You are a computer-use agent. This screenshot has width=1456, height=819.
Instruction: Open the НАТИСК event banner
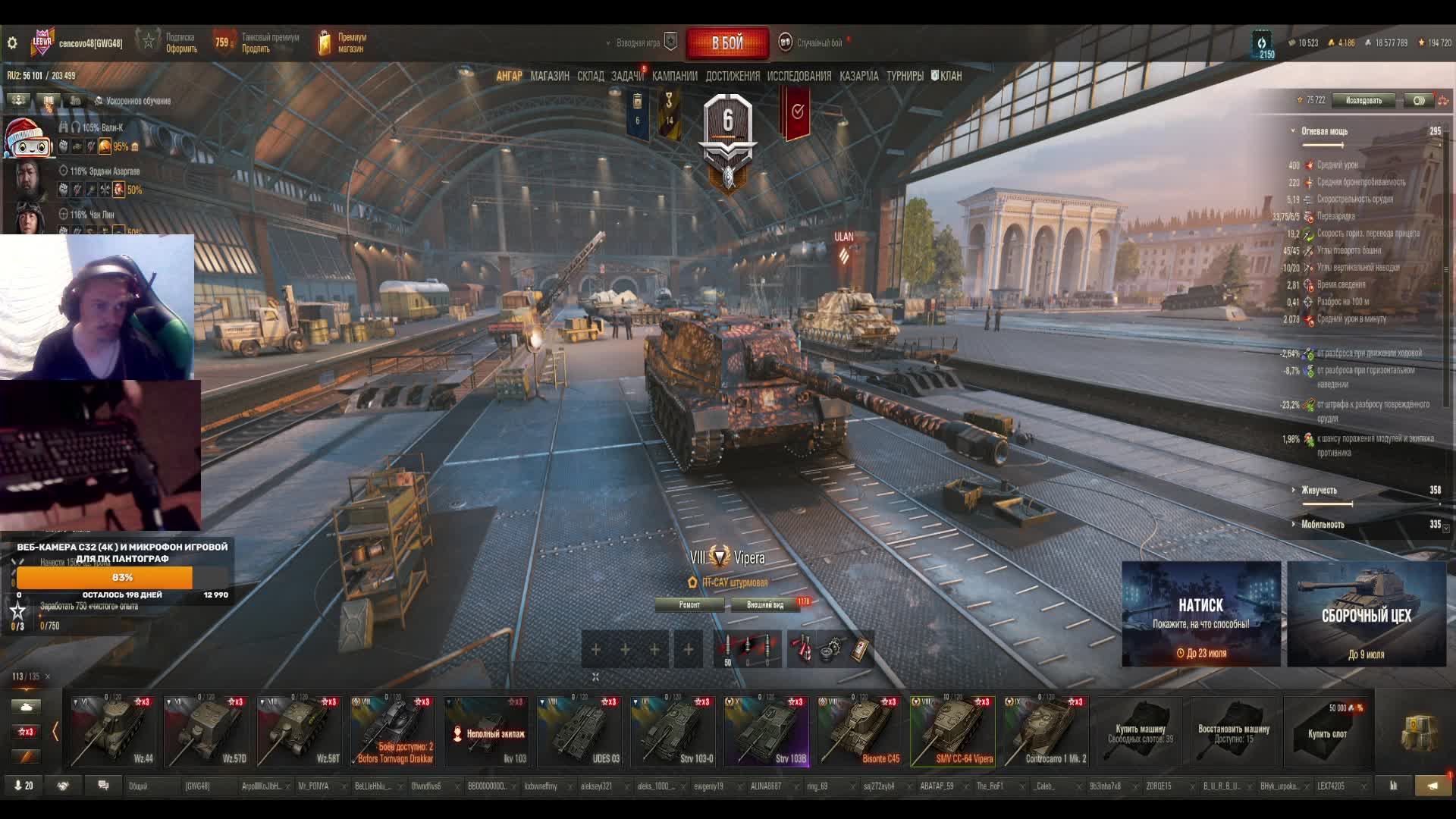tap(1201, 614)
